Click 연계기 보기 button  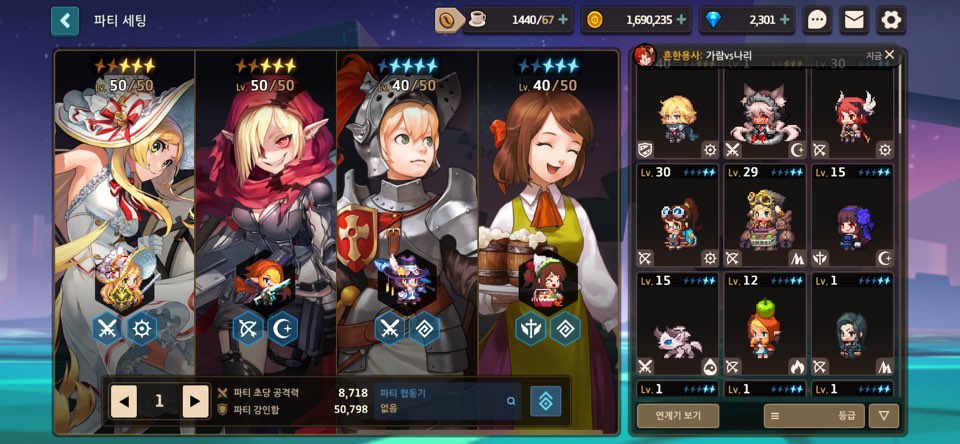(x=678, y=416)
